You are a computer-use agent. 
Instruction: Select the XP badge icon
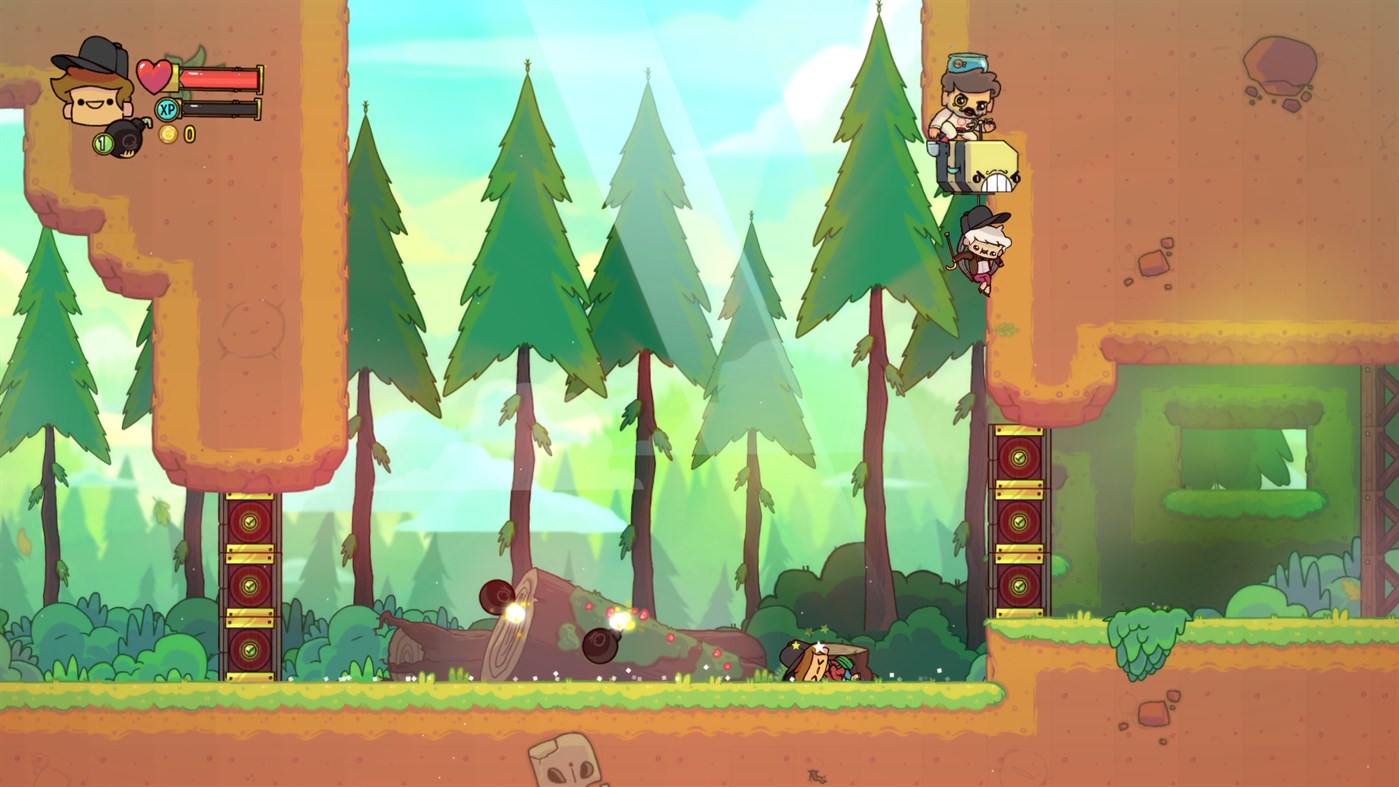167,108
